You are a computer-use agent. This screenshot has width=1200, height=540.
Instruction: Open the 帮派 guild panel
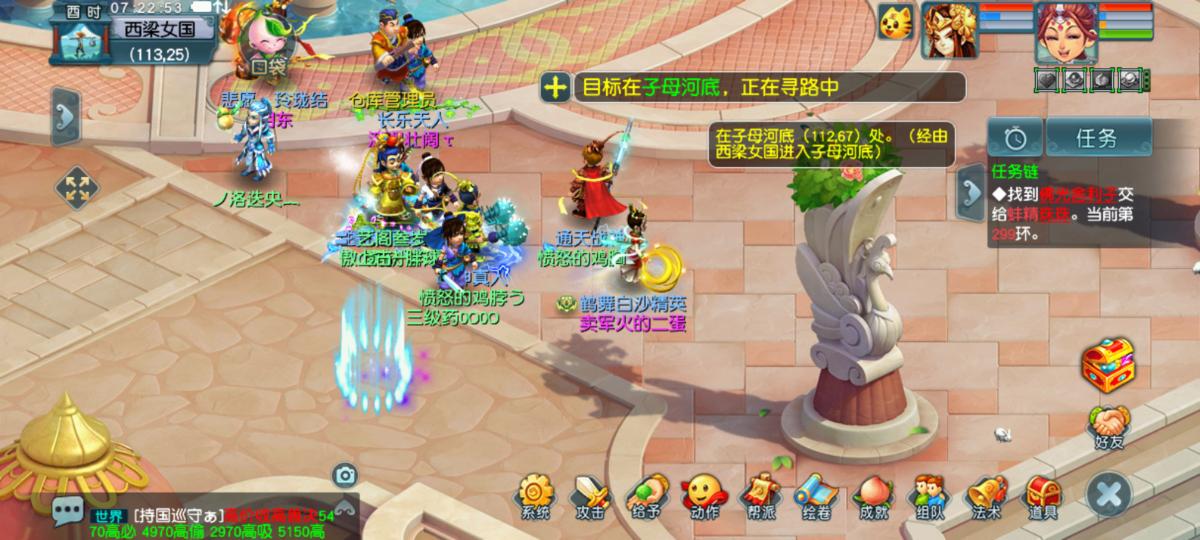point(758,496)
